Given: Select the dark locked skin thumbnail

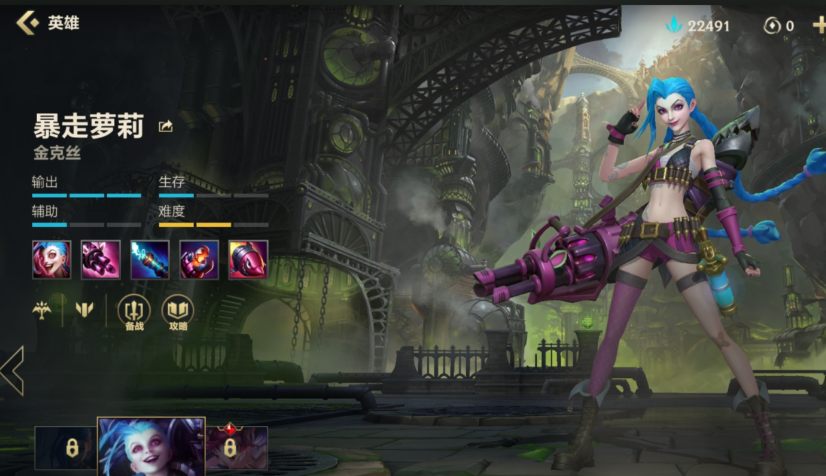Looking at the screenshot, I should coord(66,448).
